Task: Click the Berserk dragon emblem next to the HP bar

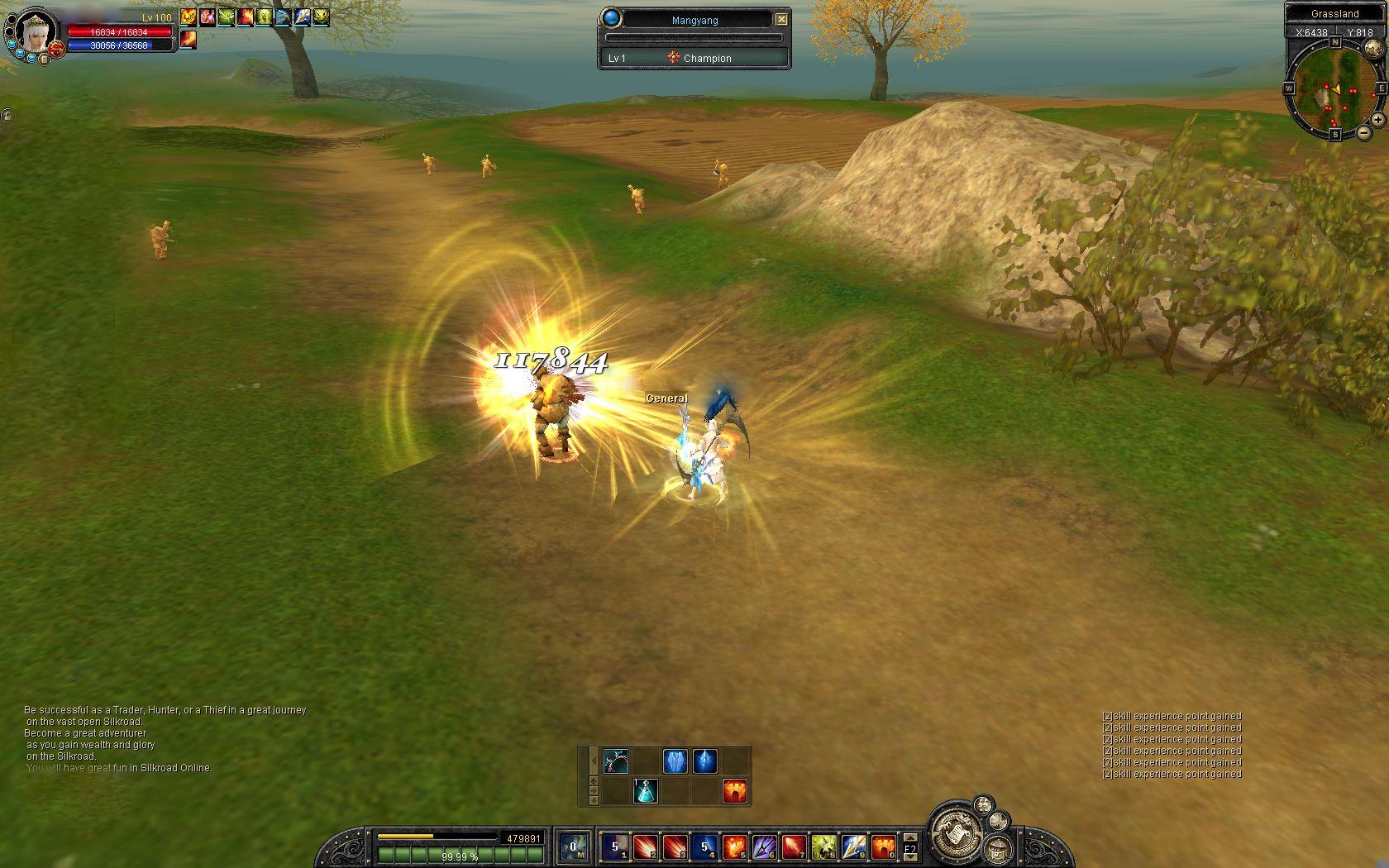Action: point(55,49)
